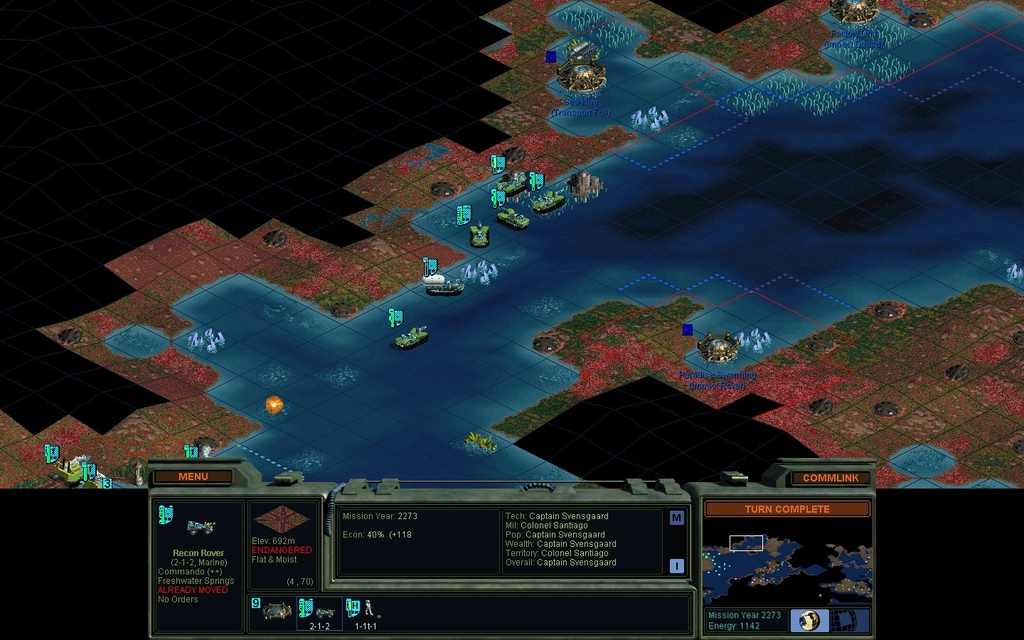Open the MENU button
Screen dimensions: 1024x640
pos(193,477)
